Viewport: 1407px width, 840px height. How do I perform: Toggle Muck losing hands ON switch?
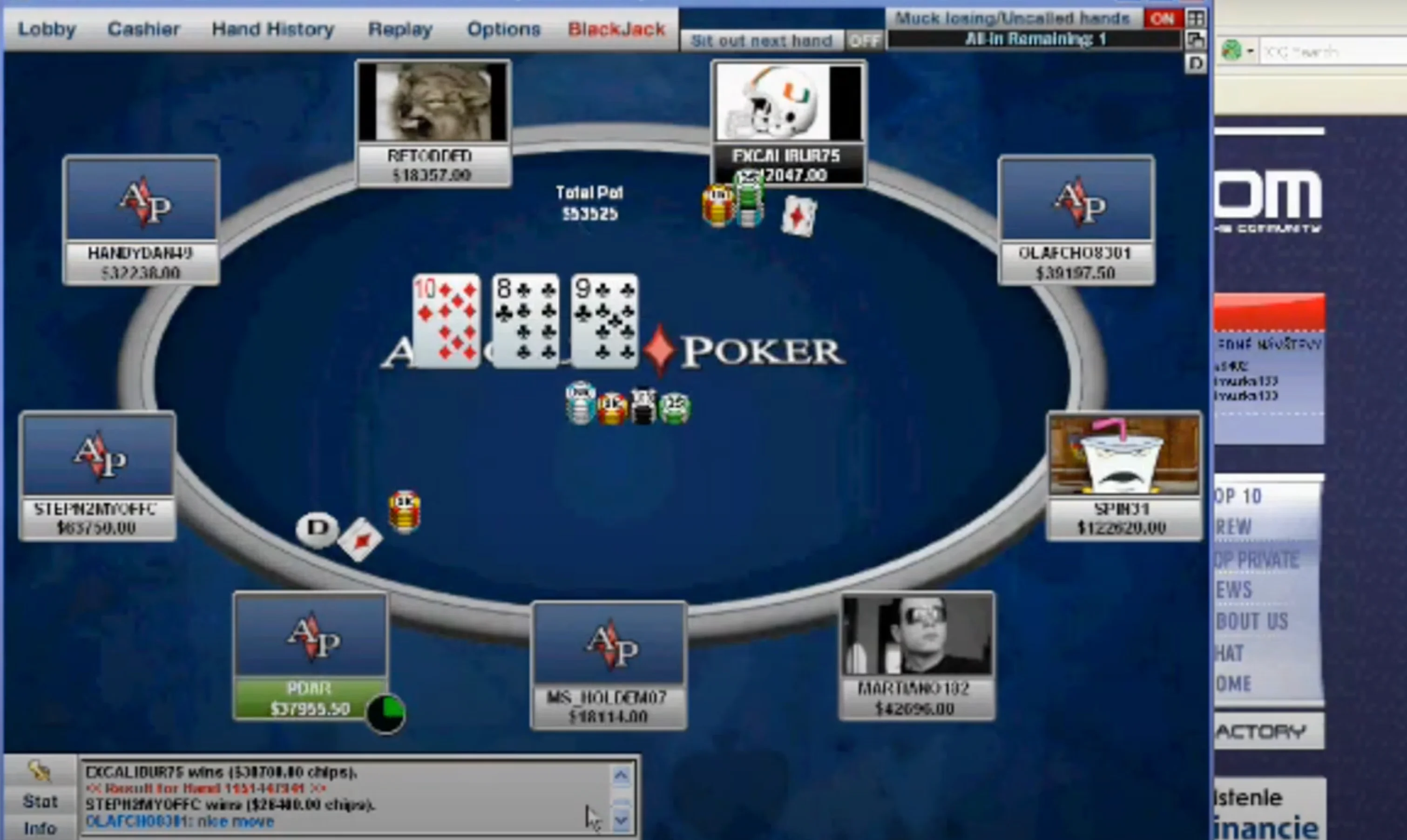tap(1162, 19)
